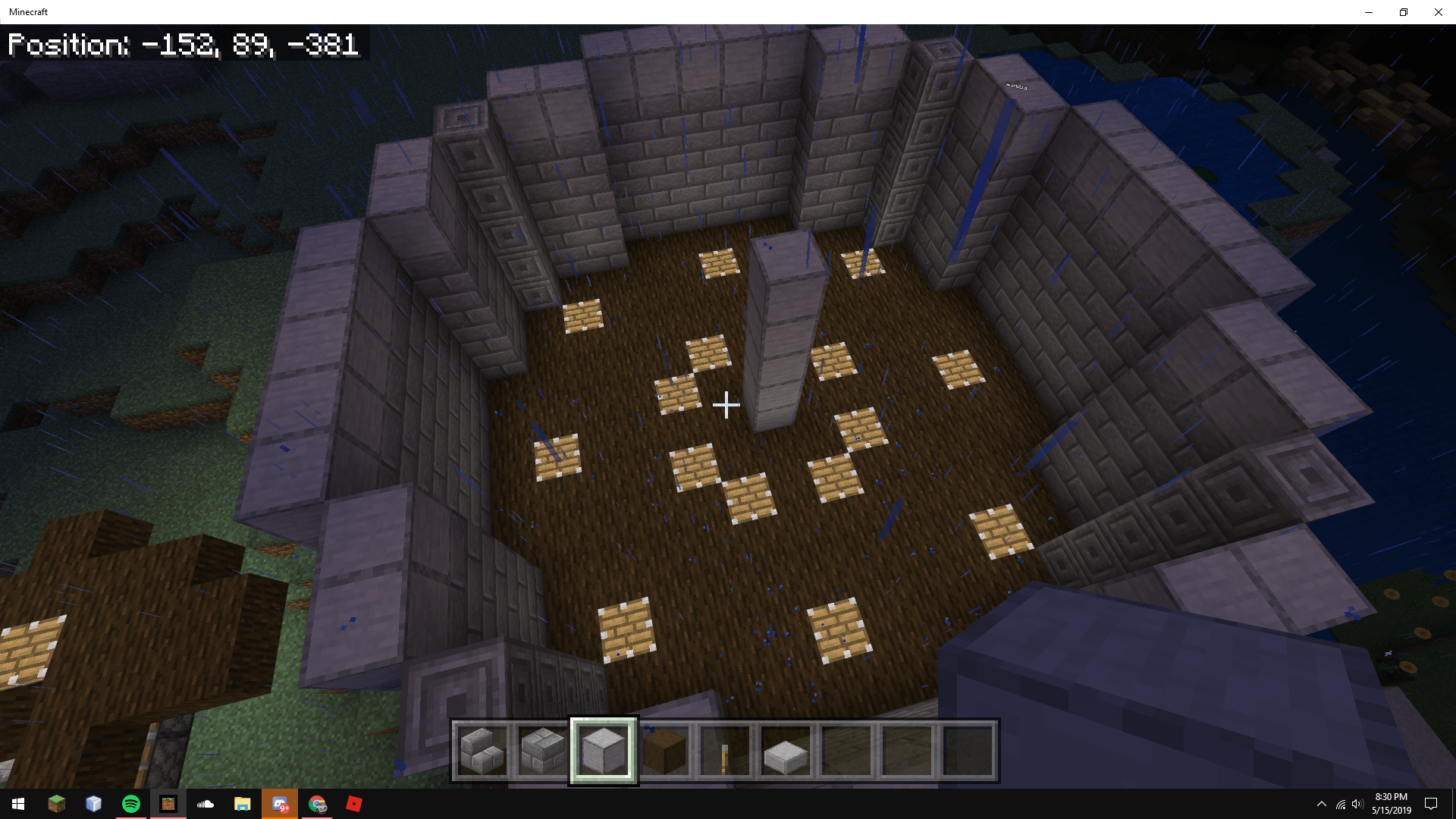
Task: Open Spotify from the taskbar
Action: pyautogui.click(x=130, y=804)
